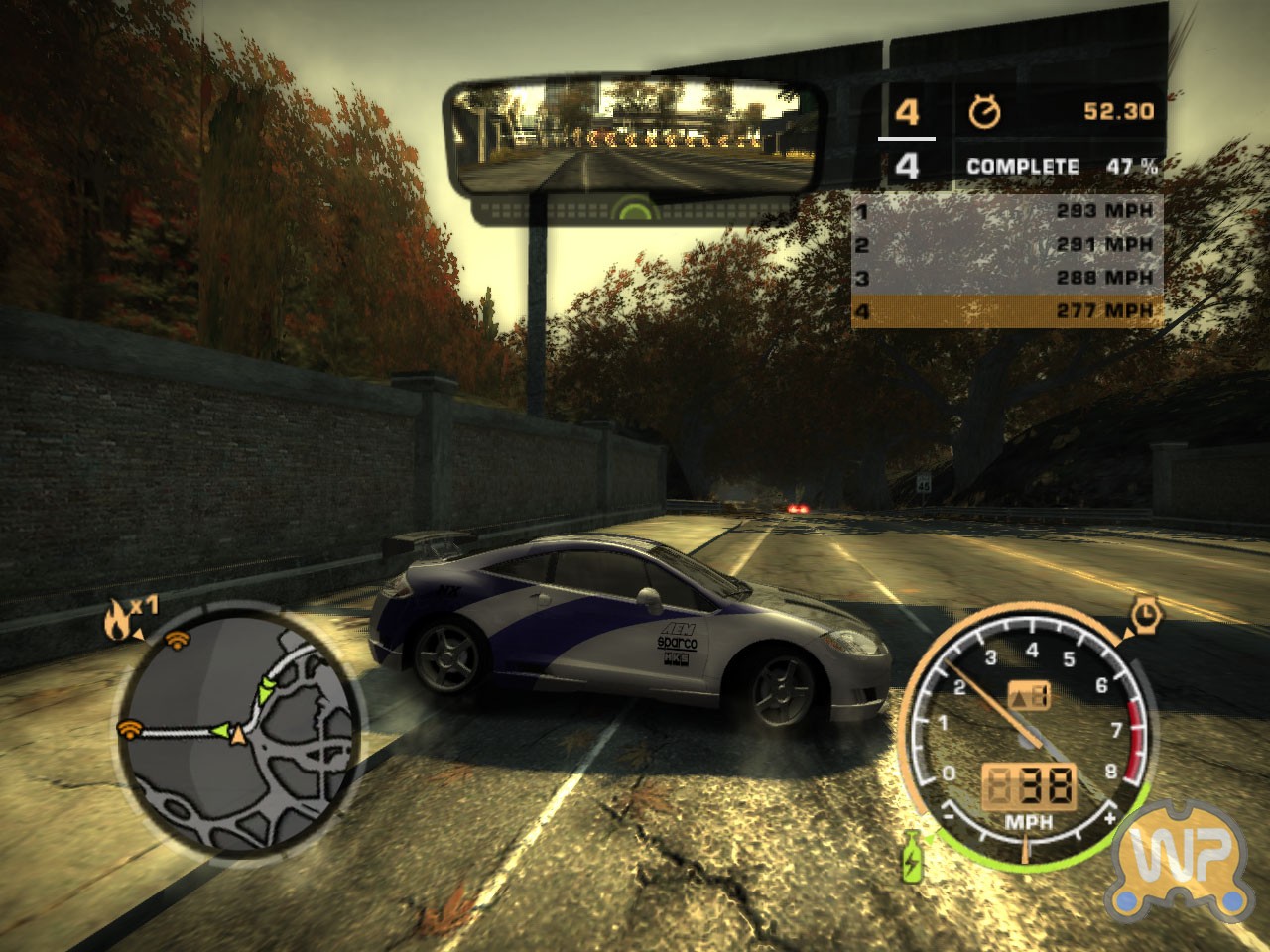The width and height of the screenshot is (1270, 952).
Task: Select the 288 MPH leaderboard row
Action: click(1006, 279)
